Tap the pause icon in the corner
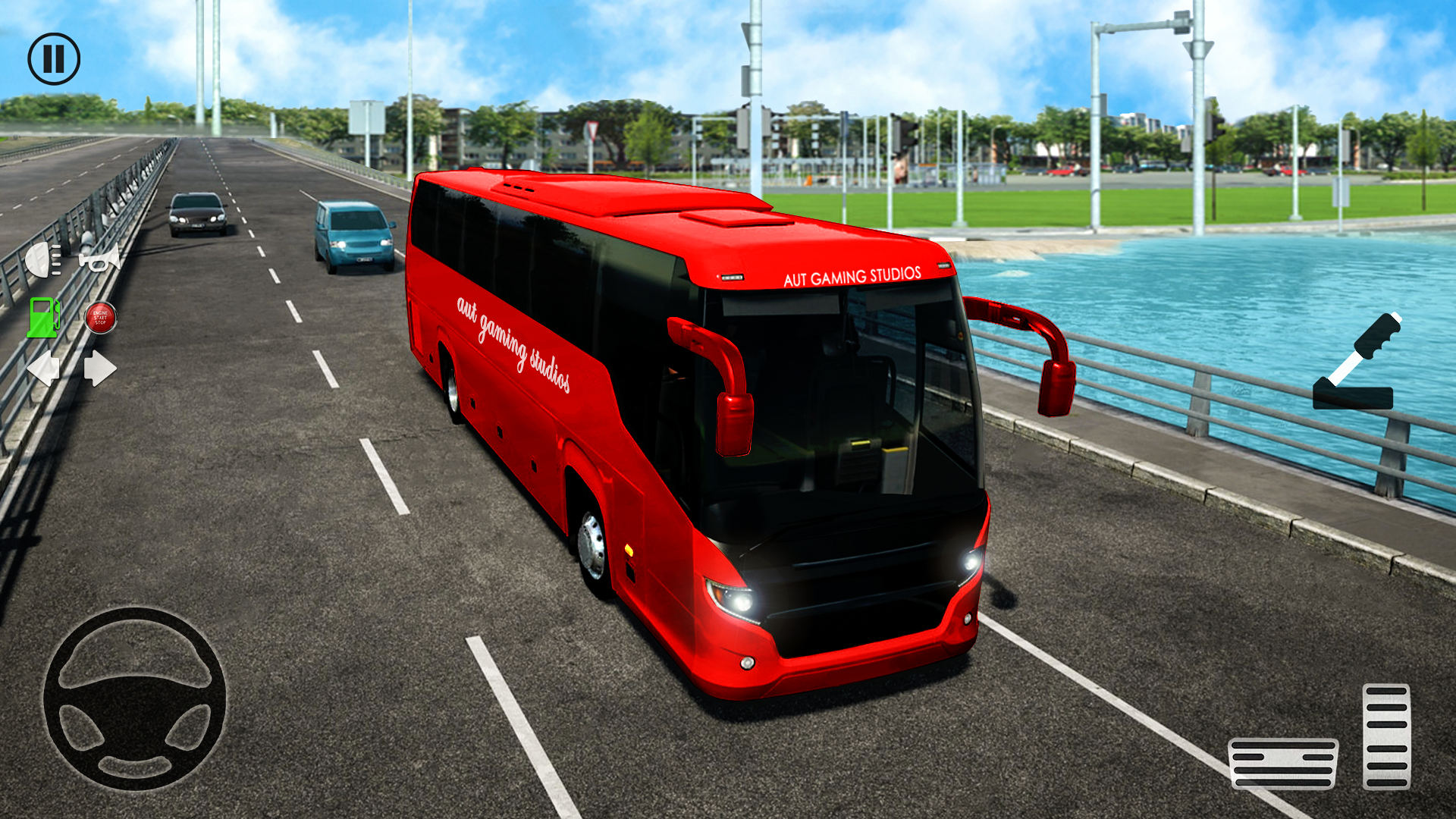The height and width of the screenshot is (819, 1456). [x=55, y=58]
